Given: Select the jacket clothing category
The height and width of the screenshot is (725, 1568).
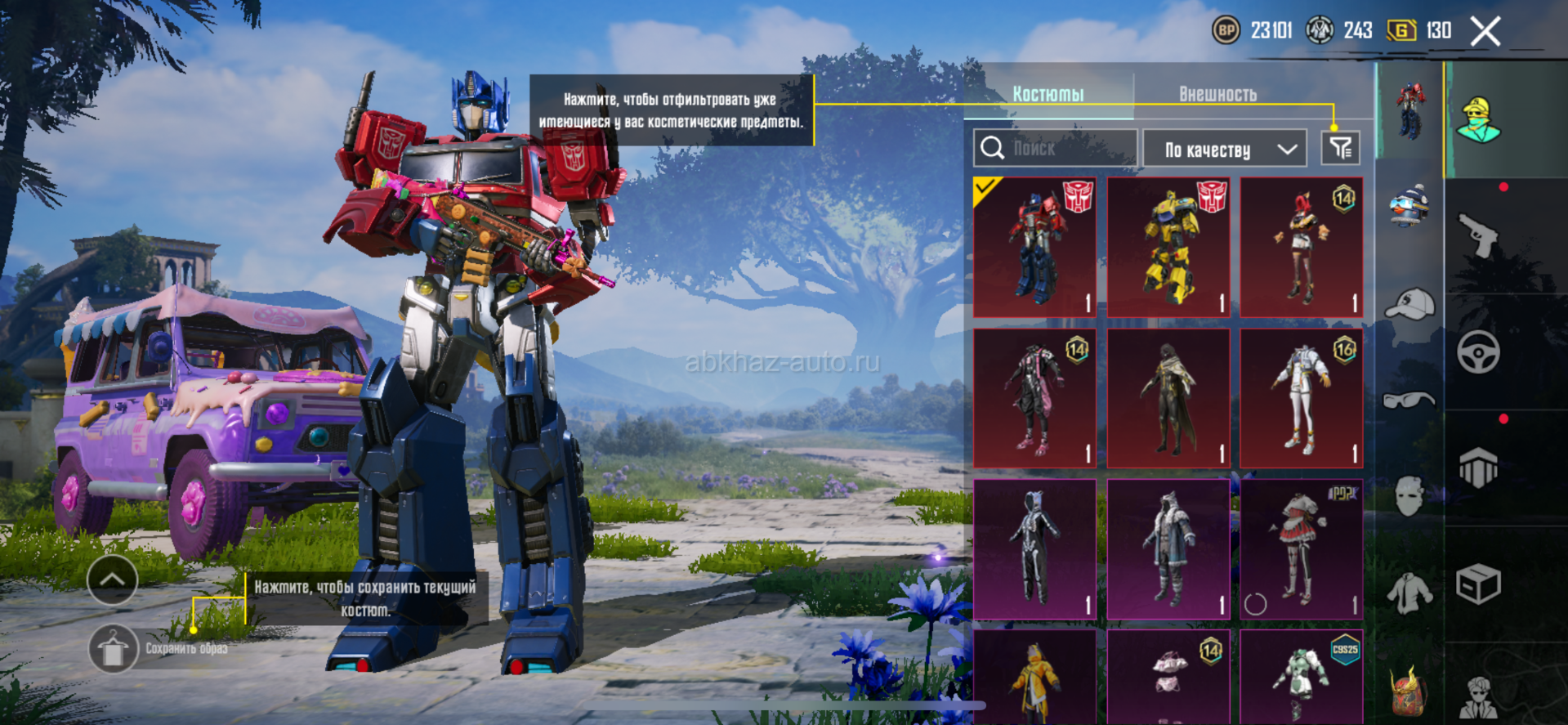Looking at the screenshot, I should tap(1409, 593).
